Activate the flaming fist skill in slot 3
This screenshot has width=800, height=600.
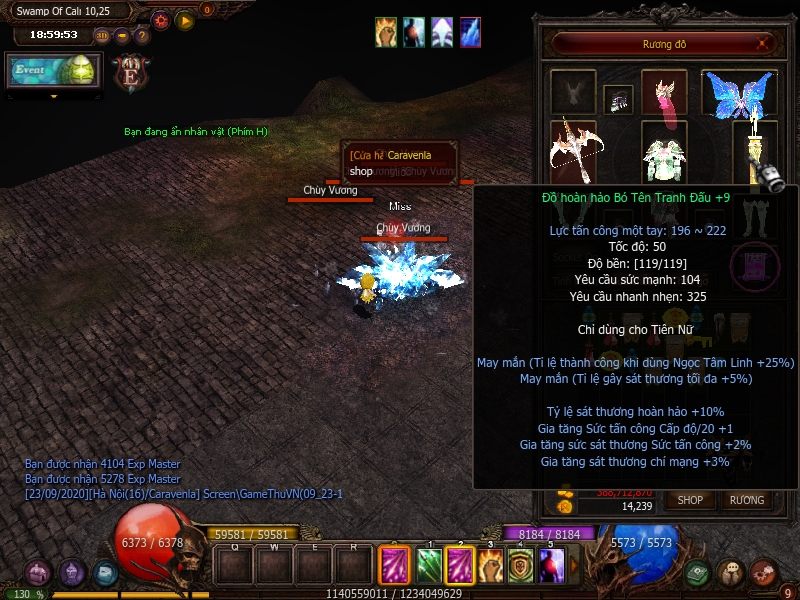pyautogui.click(x=490, y=566)
